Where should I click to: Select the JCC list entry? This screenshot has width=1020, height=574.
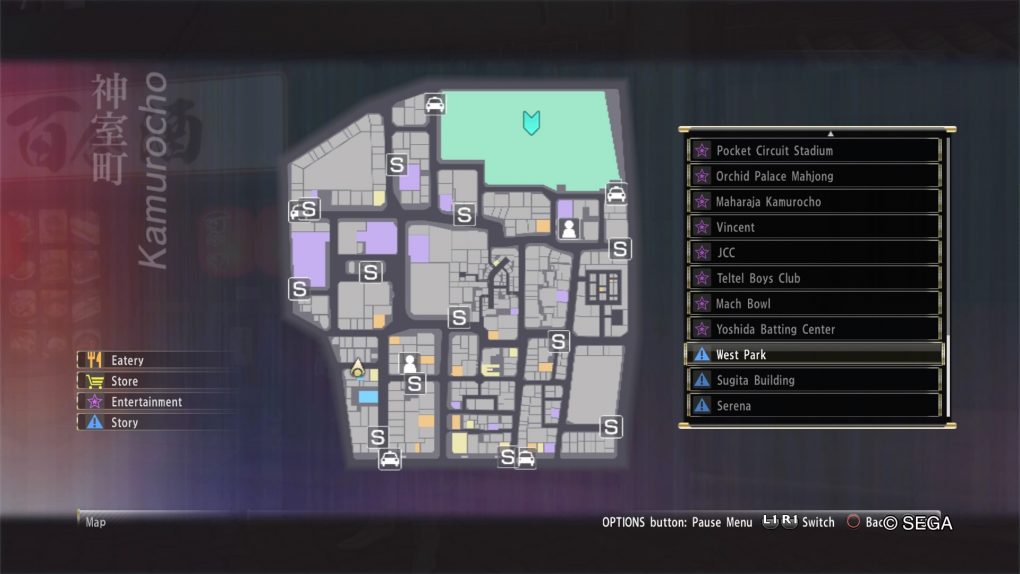tap(815, 253)
